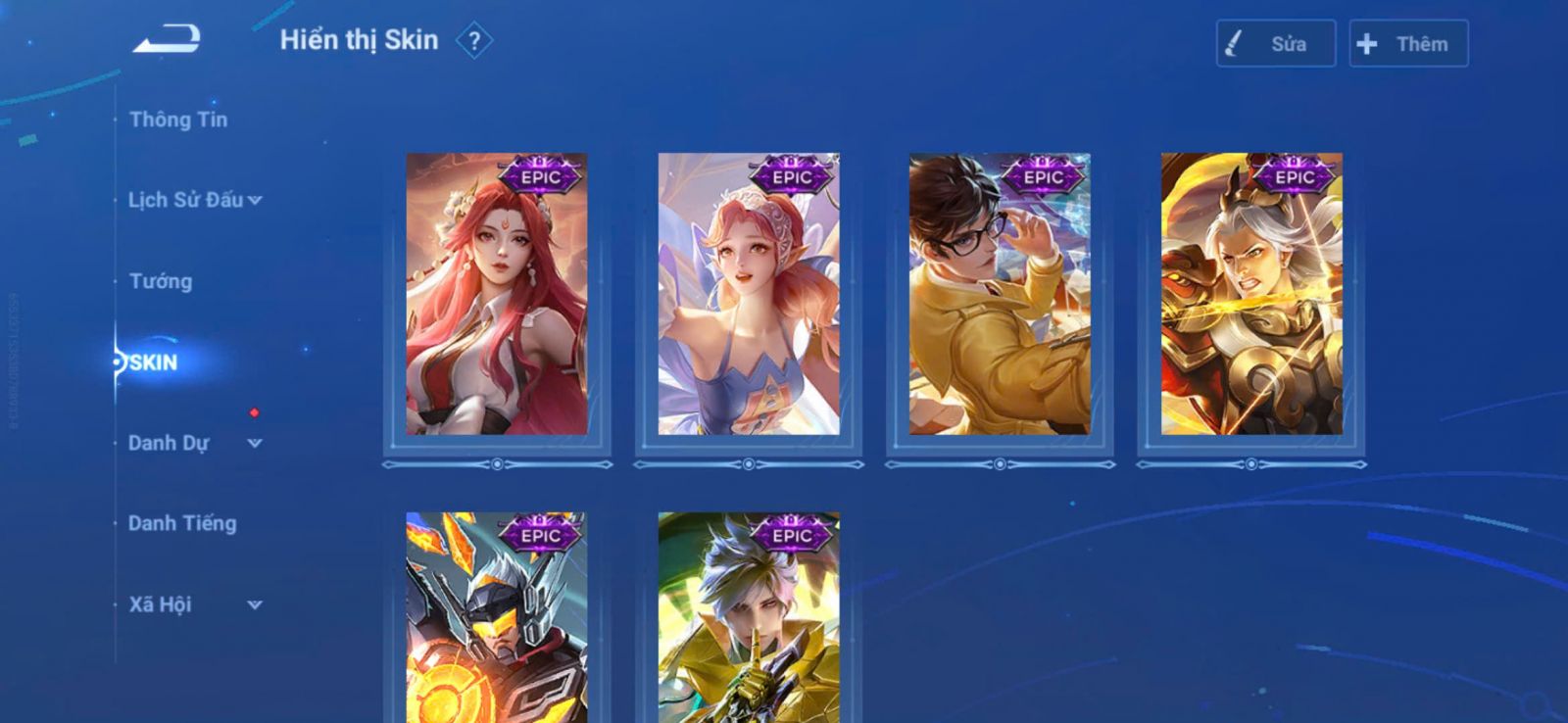Expand the Danh Dự menu

[194, 443]
